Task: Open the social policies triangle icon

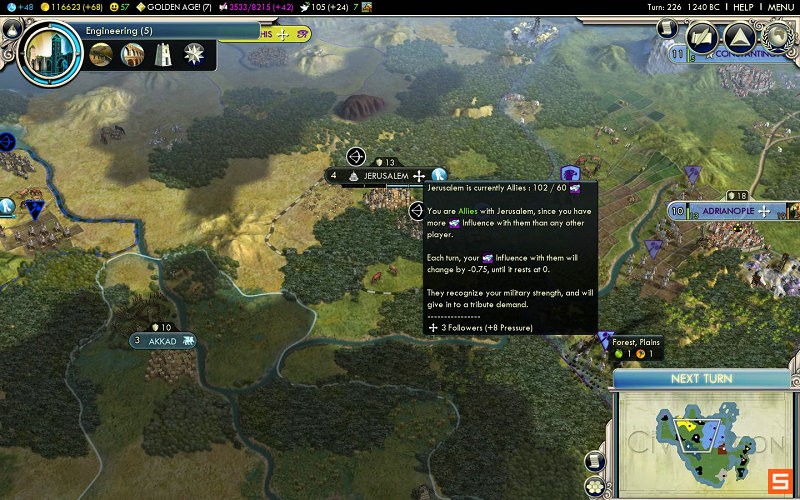Action: click(739, 38)
